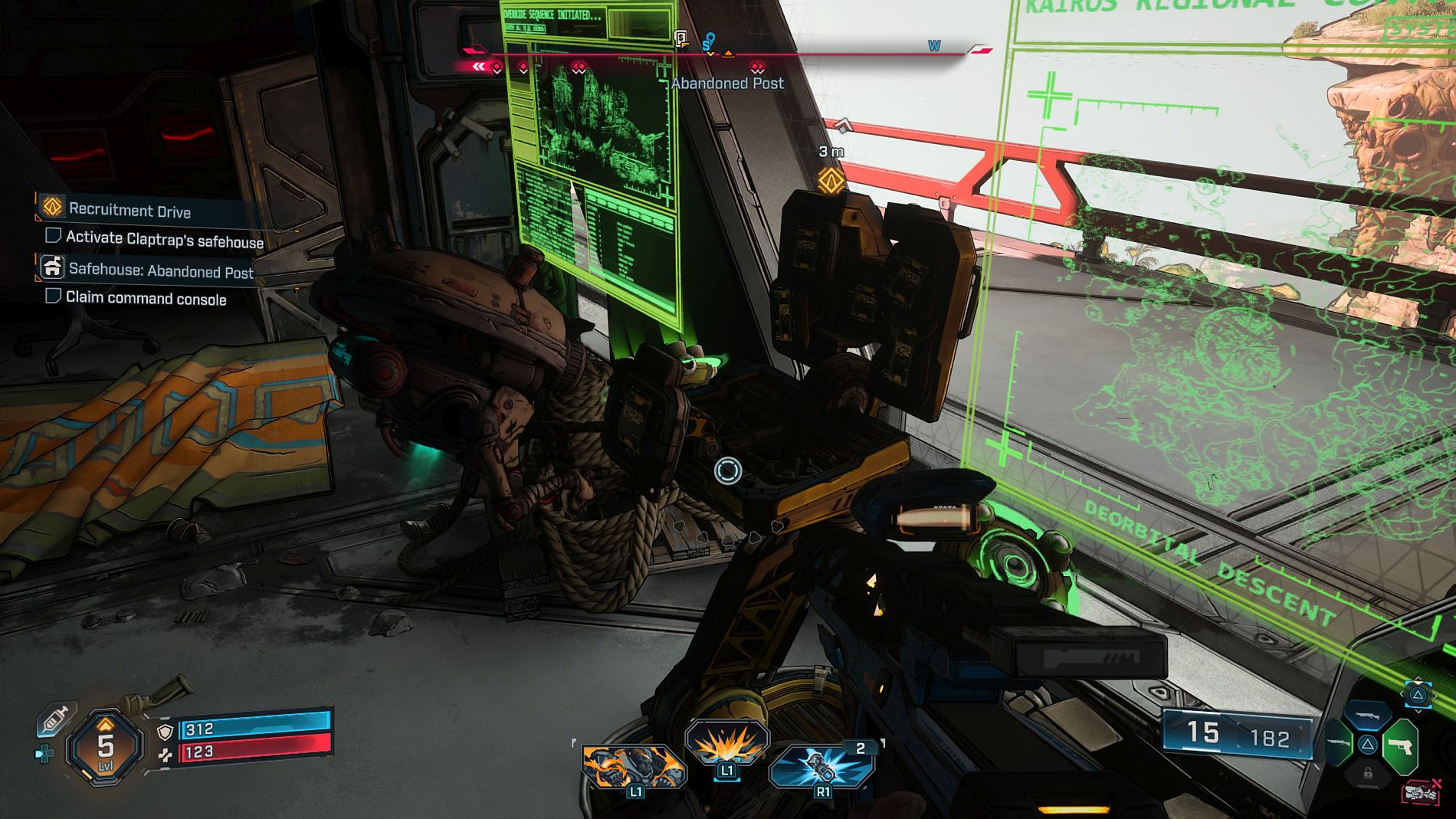The image size is (1456, 819).
Task: Switch to the shotgun in the left weapon slot
Action: point(1336,743)
